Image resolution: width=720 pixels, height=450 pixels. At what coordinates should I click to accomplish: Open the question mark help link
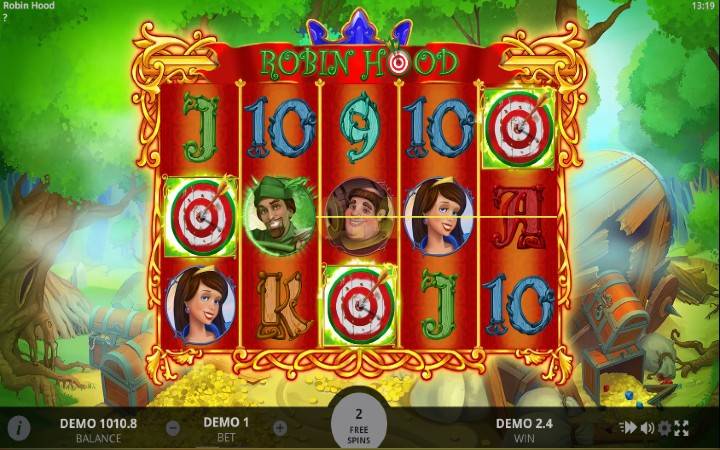(x=5, y=18)
